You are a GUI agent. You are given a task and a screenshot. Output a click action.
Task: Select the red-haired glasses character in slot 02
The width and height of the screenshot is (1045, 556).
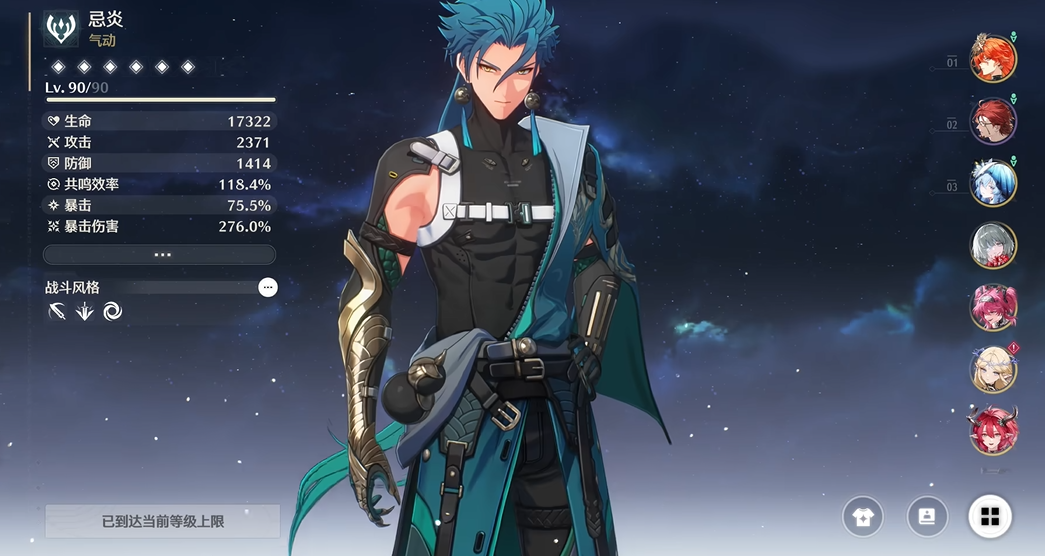(993, 120)
